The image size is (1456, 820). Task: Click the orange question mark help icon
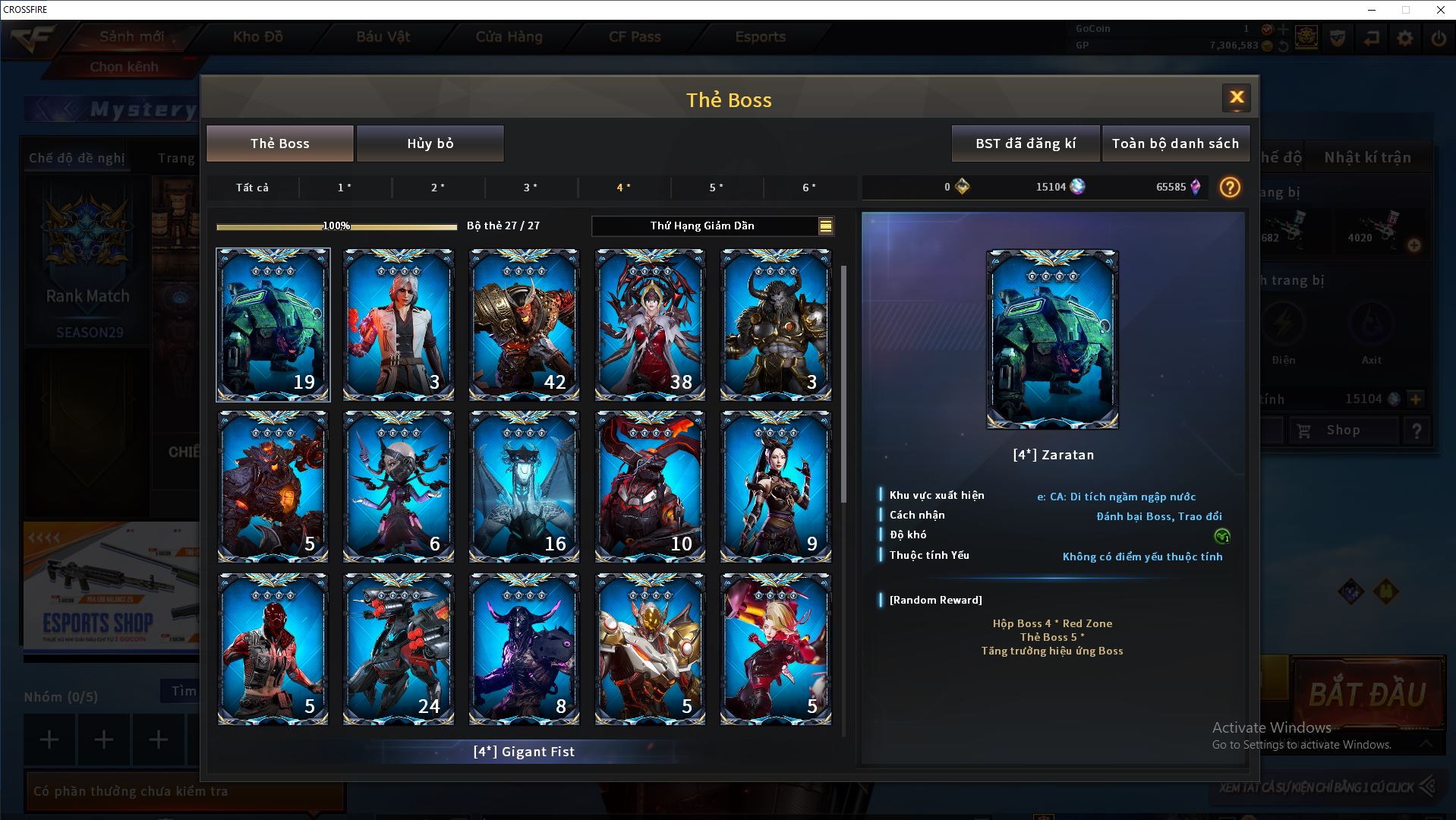coord(1229,188)
